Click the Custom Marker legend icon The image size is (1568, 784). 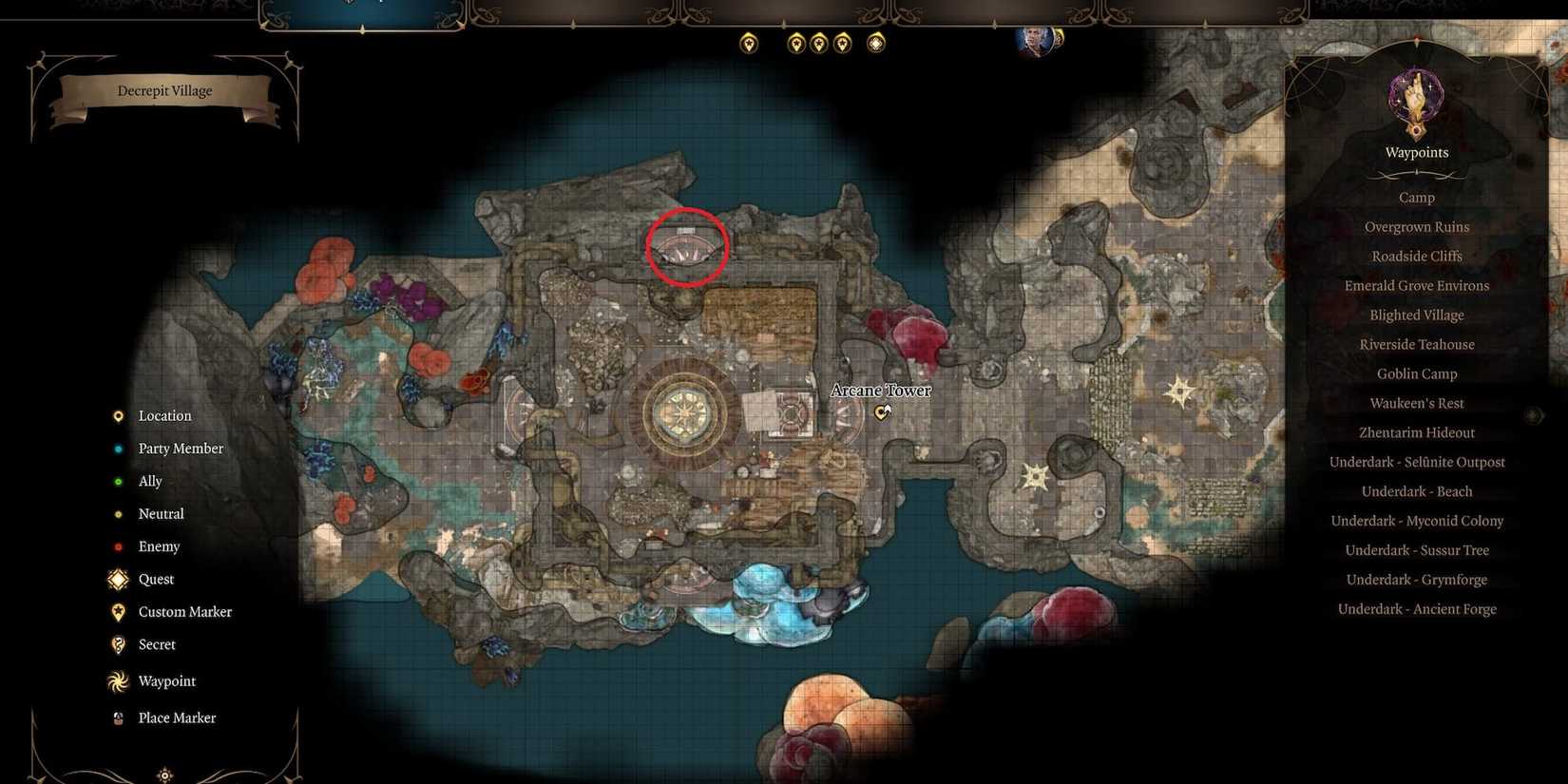point(117,612)
